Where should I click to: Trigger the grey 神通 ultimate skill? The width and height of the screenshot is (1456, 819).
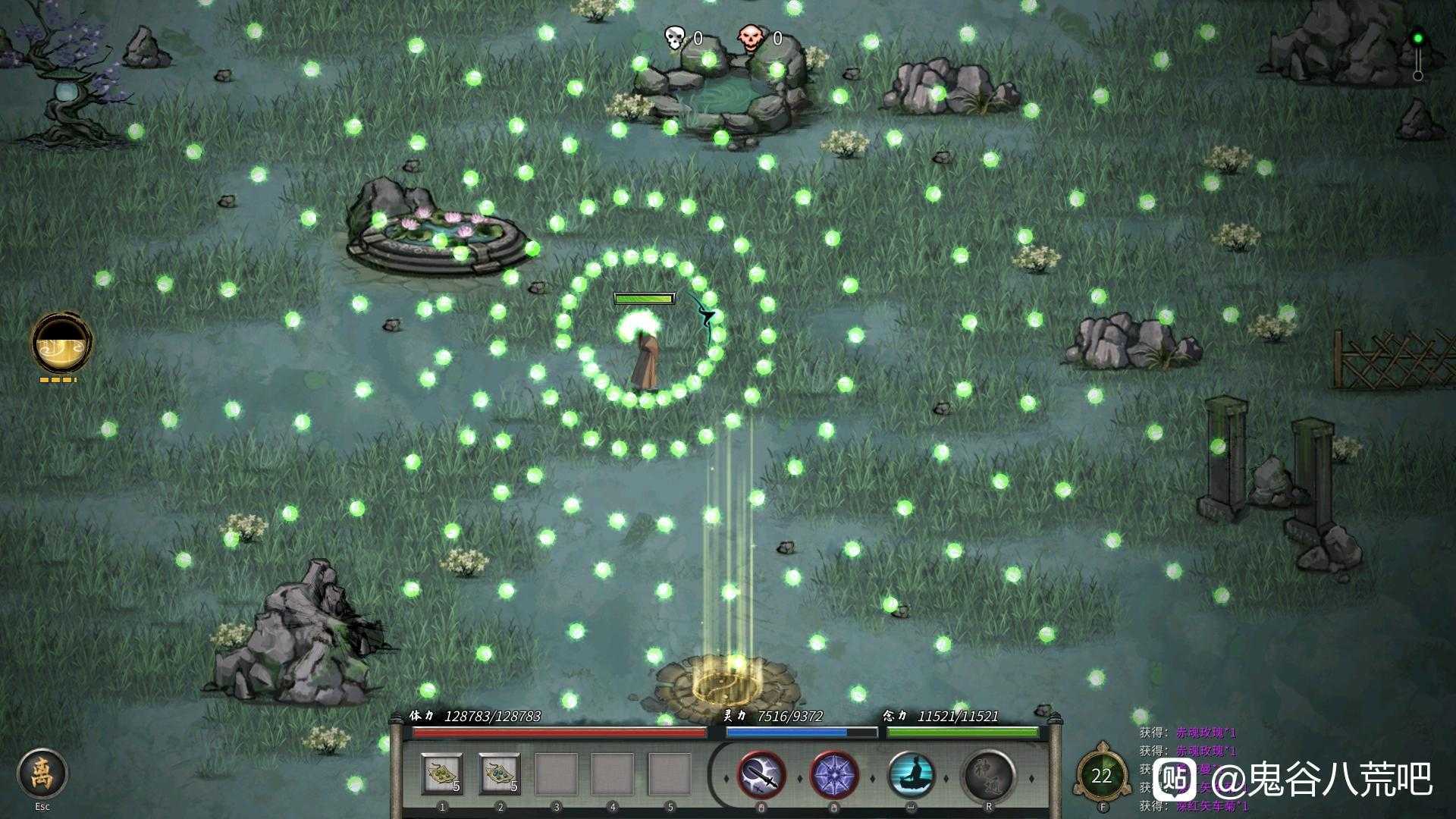pyautogui.click(x=988, y=776)
